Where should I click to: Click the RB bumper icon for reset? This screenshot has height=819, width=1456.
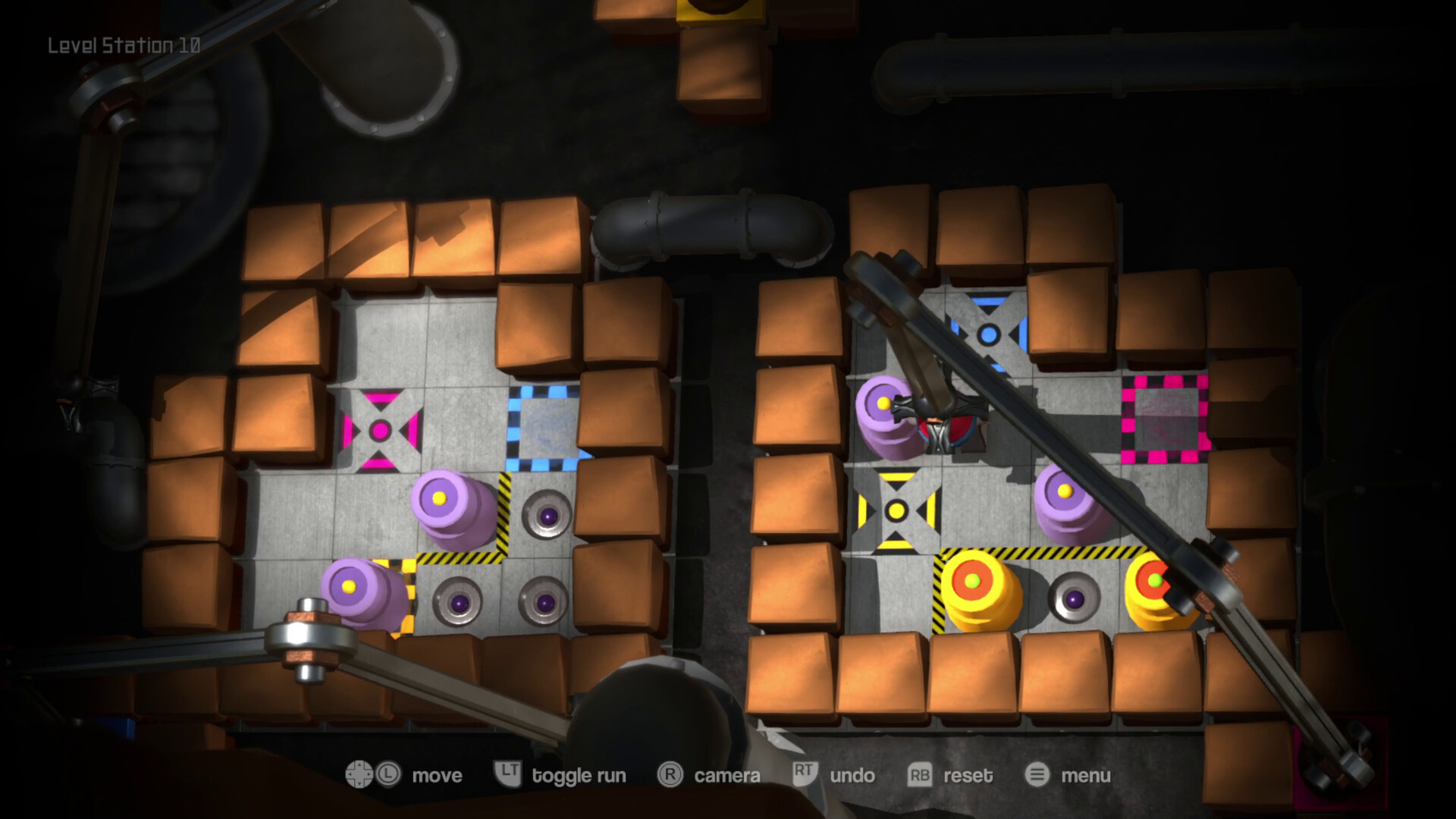tap(919, 776)
